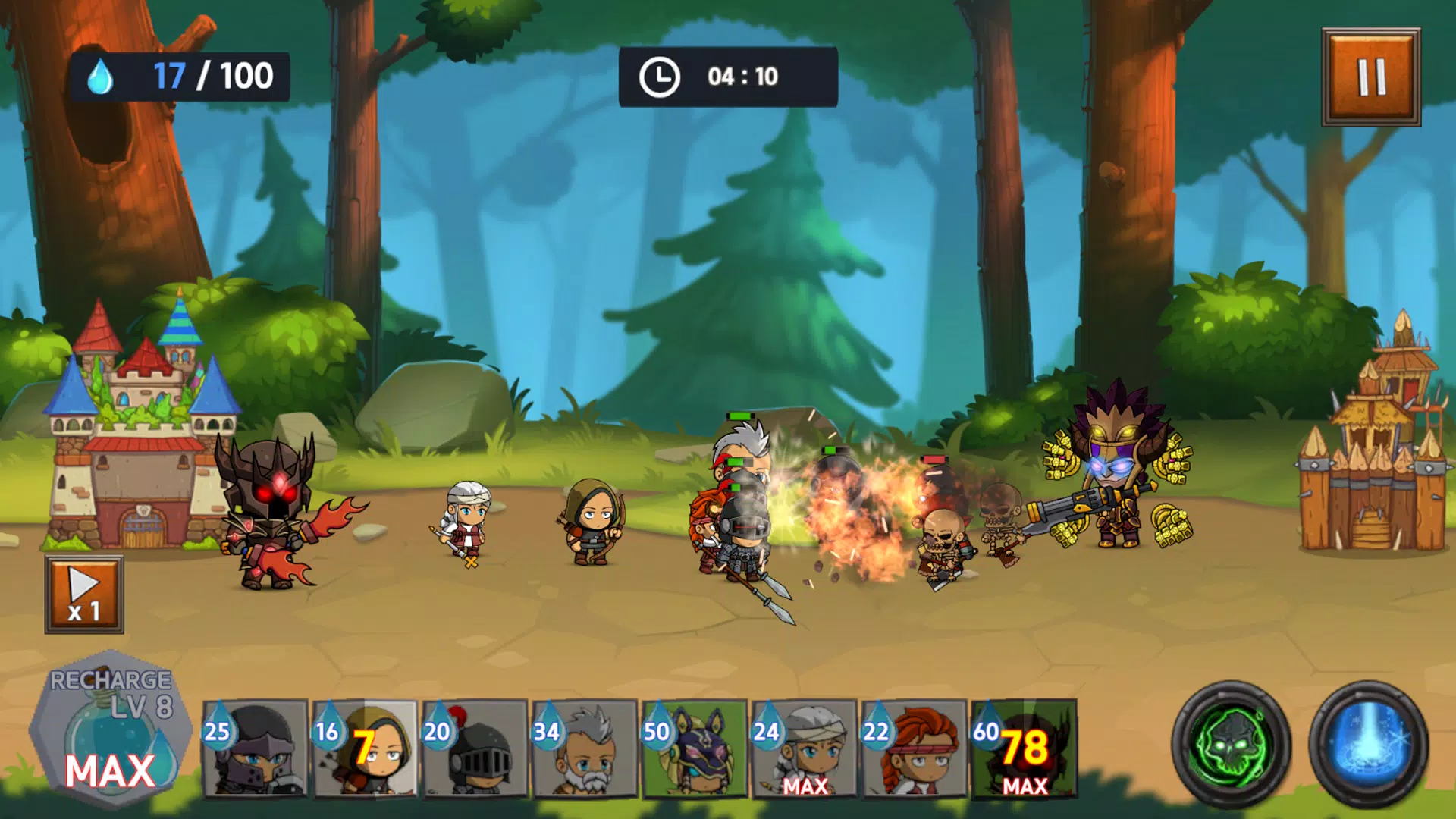
Task: Summon the hooded archer costing 16
Action: pos(366,748)
